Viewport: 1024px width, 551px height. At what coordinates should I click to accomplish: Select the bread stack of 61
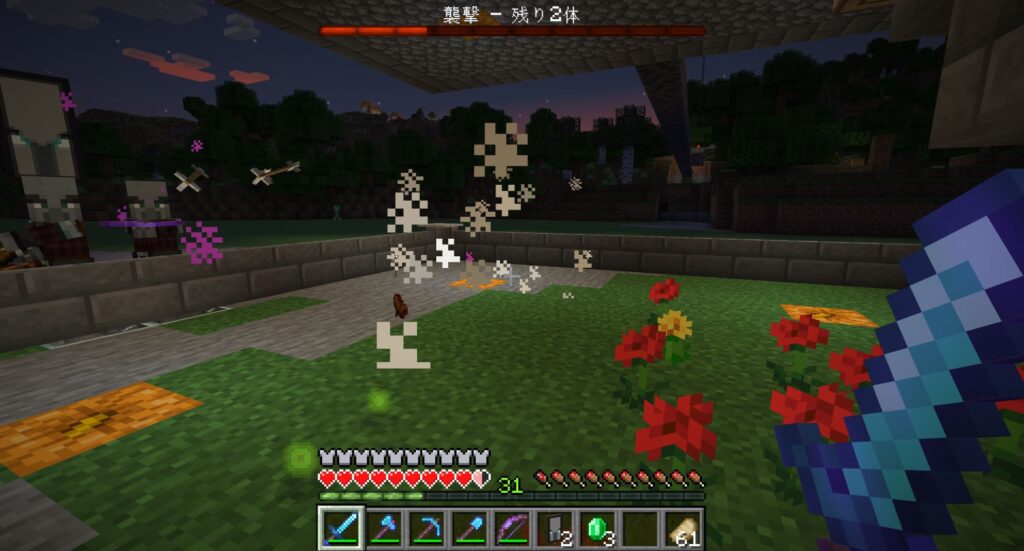tap(684, 527)
